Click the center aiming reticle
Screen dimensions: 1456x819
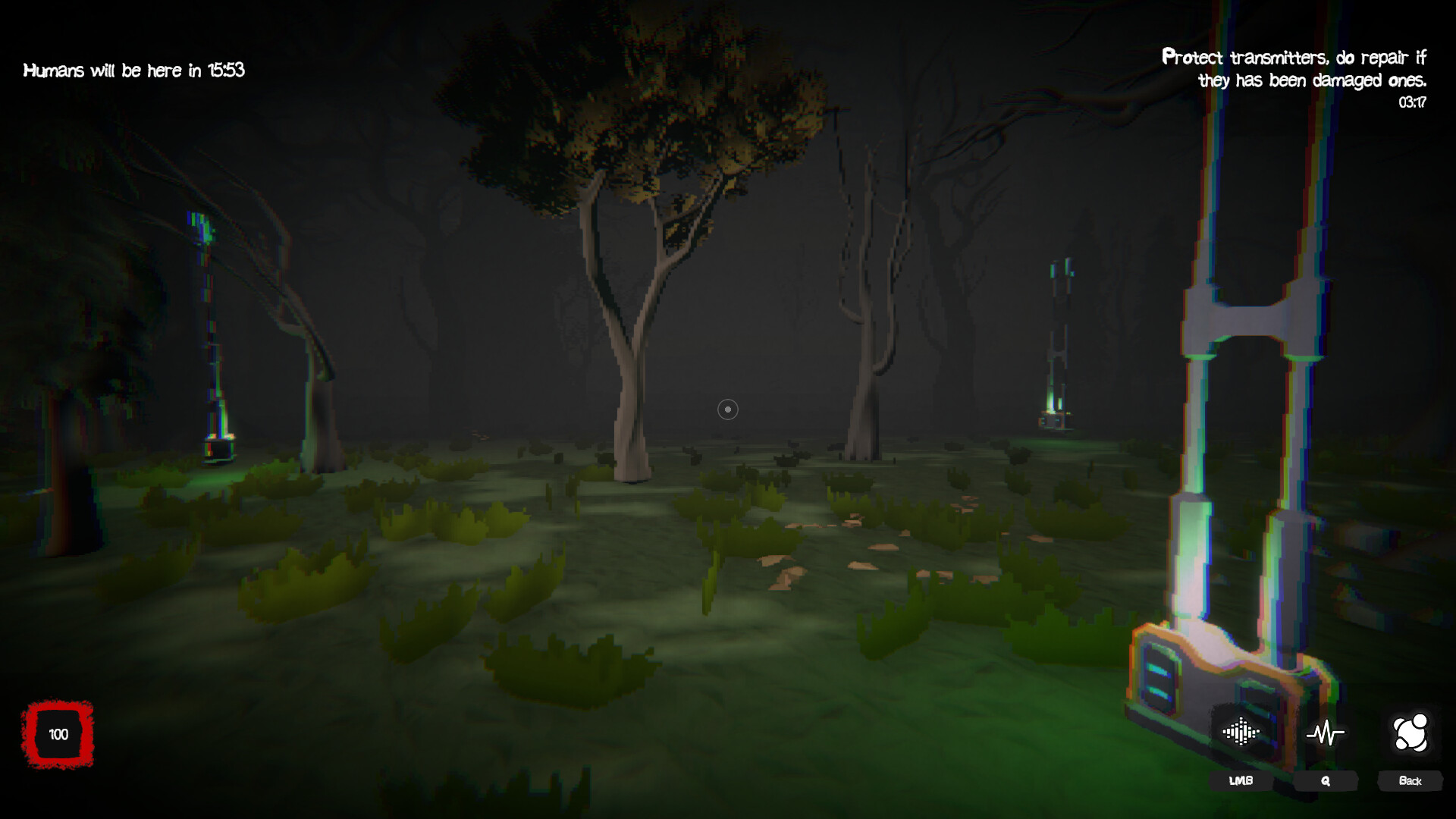(726, 409)
